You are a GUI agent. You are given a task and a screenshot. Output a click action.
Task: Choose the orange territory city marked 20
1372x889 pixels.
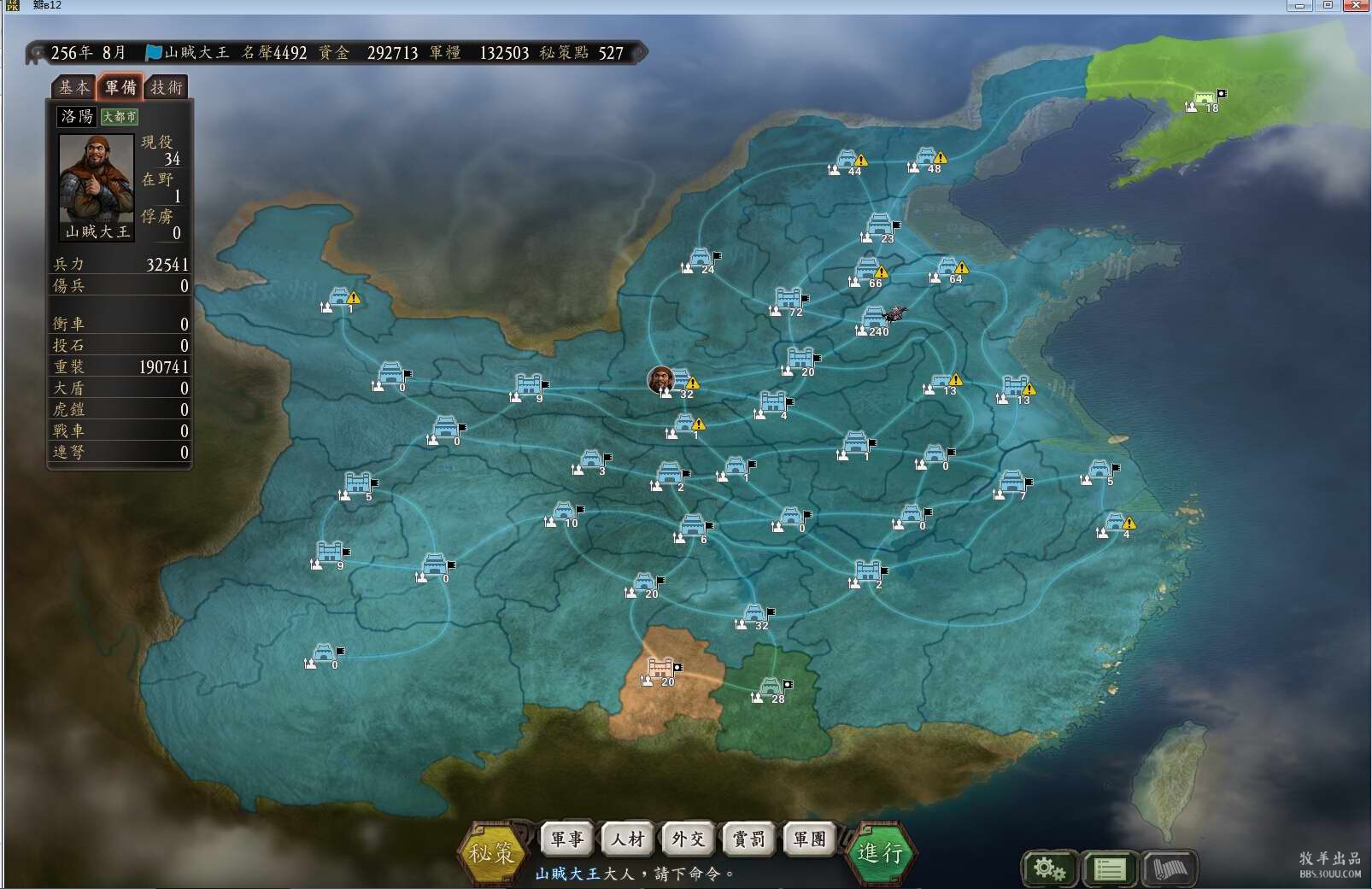(x=660, y=669)
